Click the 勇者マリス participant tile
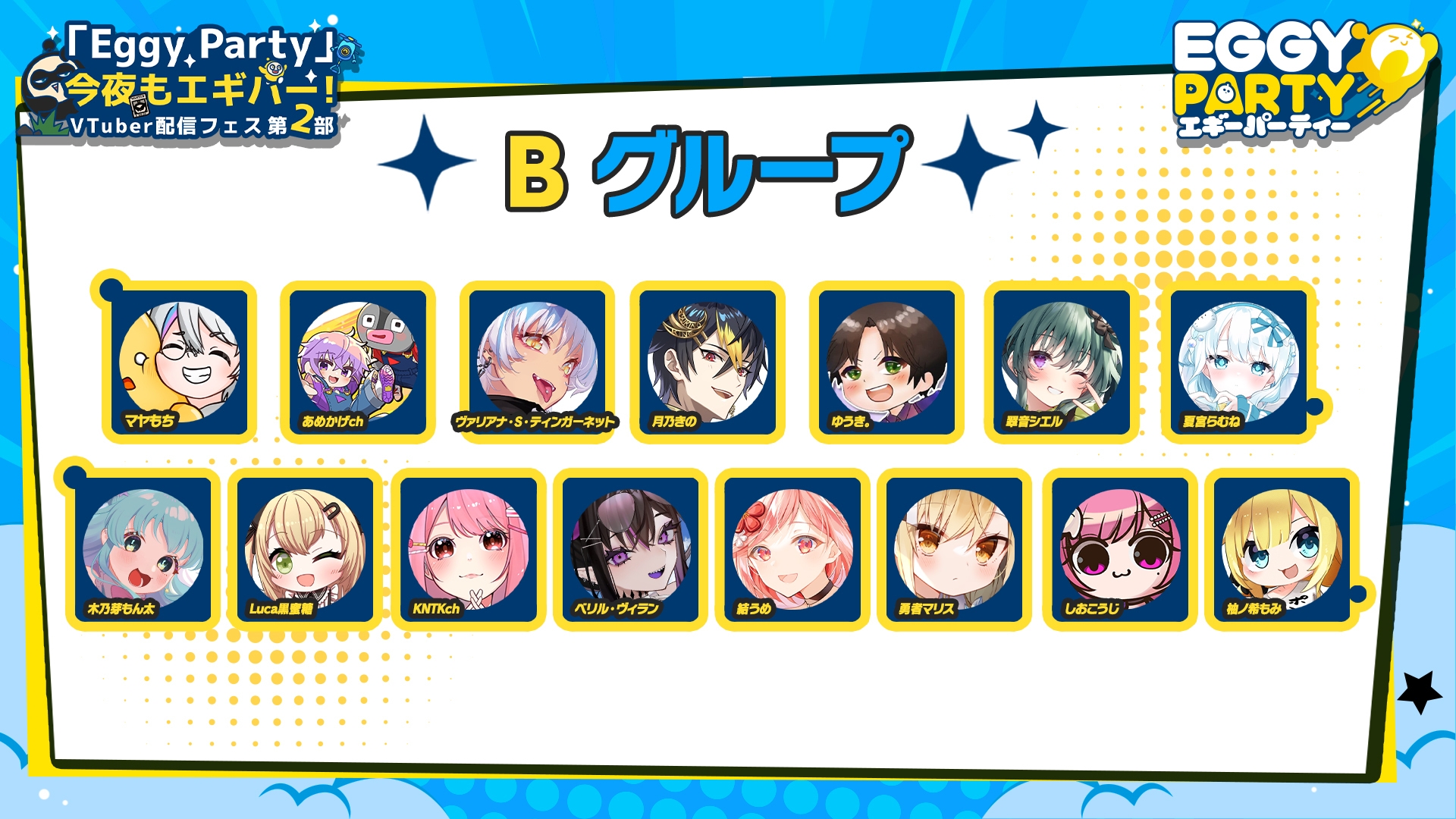Image resolution: width=1456 pixels, height=819 pixels. pos(954,549)
